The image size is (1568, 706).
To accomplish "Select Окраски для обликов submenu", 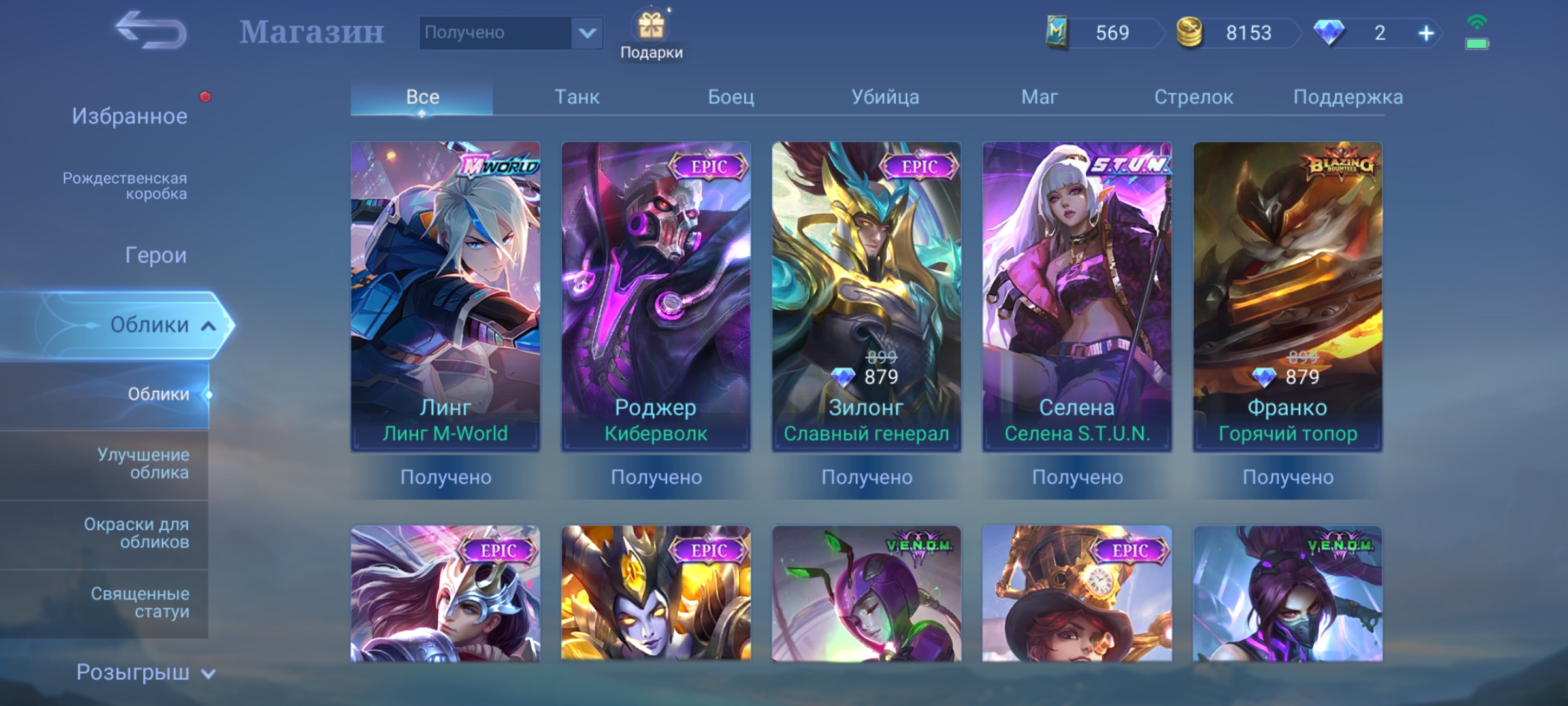I will 136,533.
